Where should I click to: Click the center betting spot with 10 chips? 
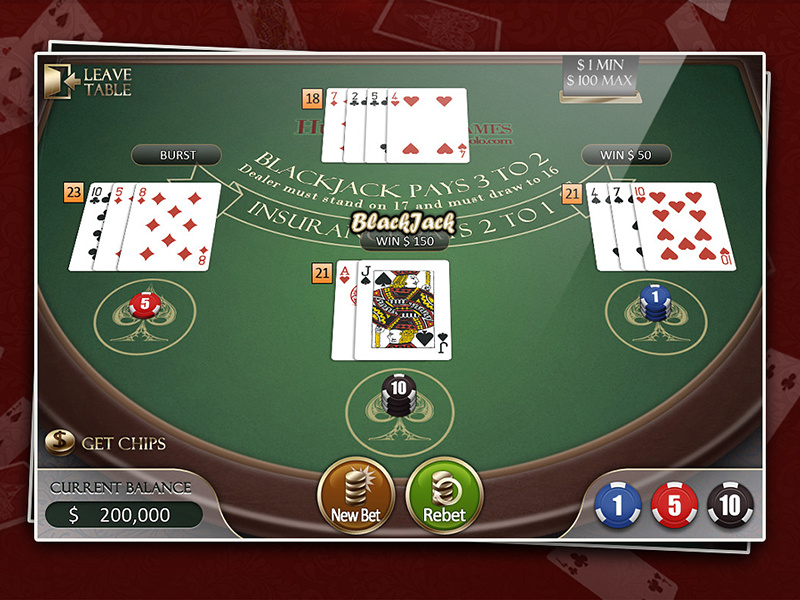click(396, 396)
